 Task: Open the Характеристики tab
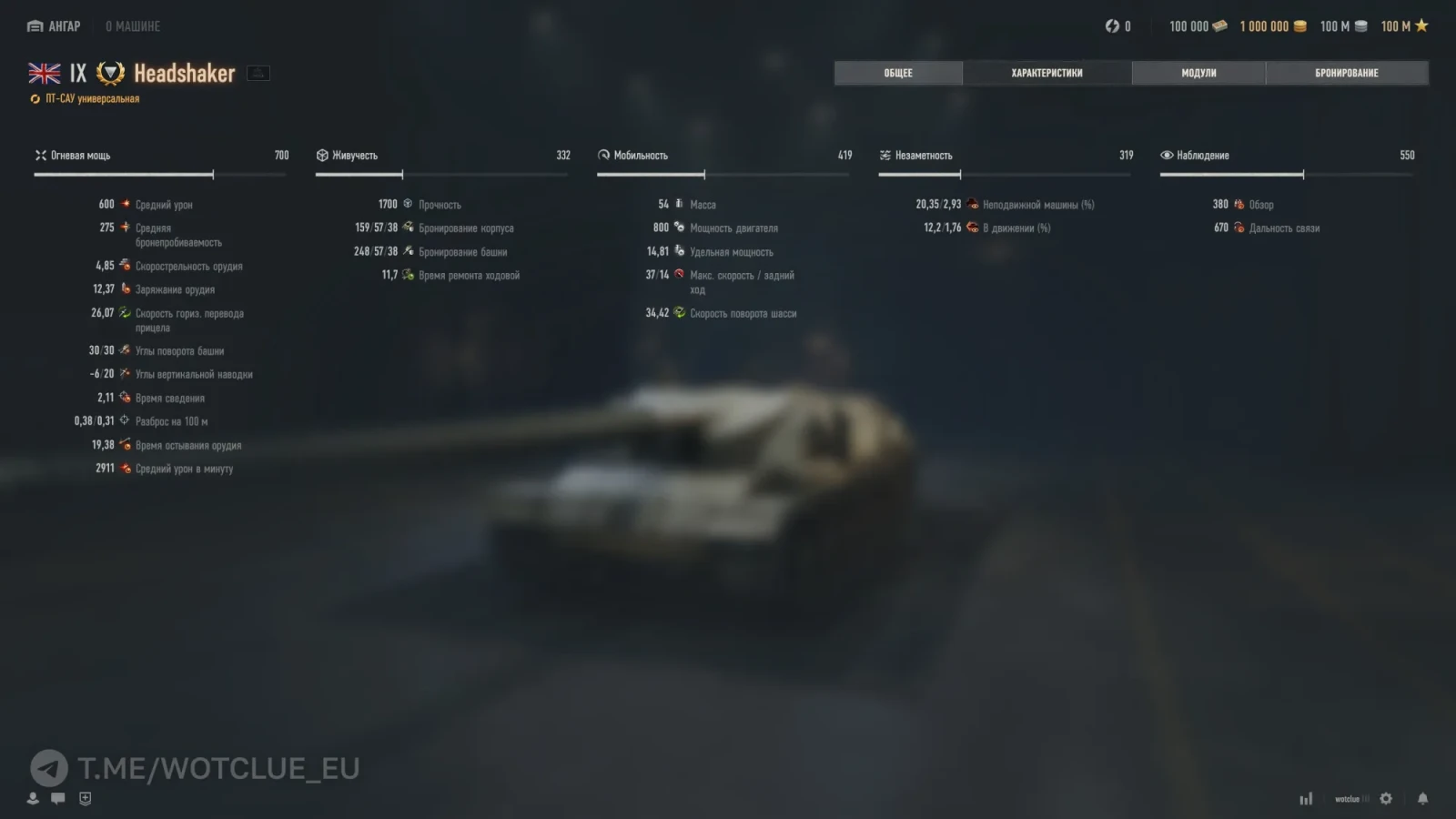[x=1046, y=73]
